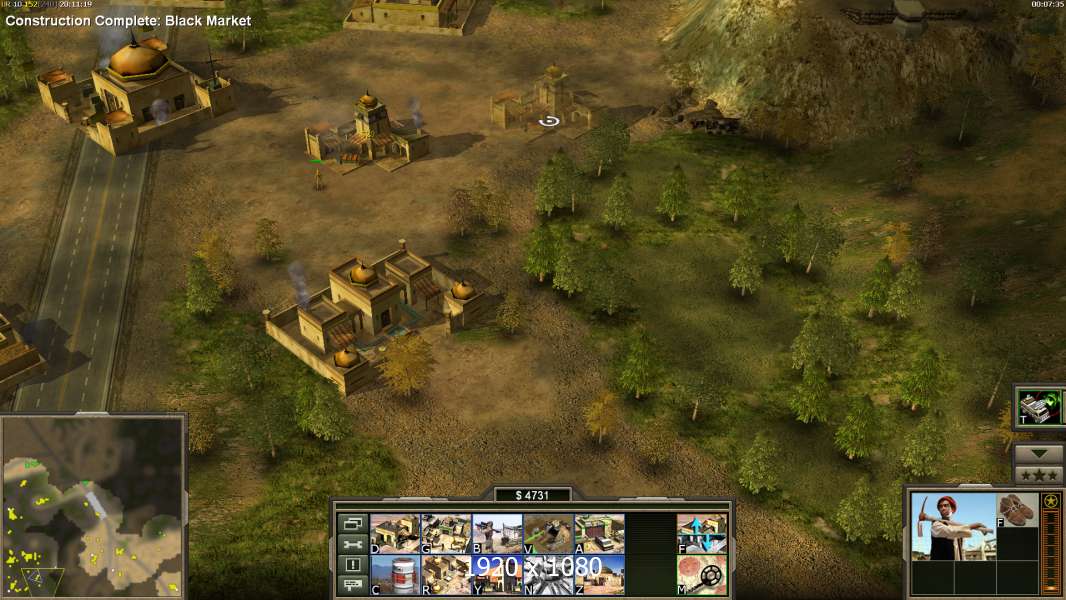Screen dimensions: 1066x600
Task: Choose the build icon marked Y
Action: 497,574
